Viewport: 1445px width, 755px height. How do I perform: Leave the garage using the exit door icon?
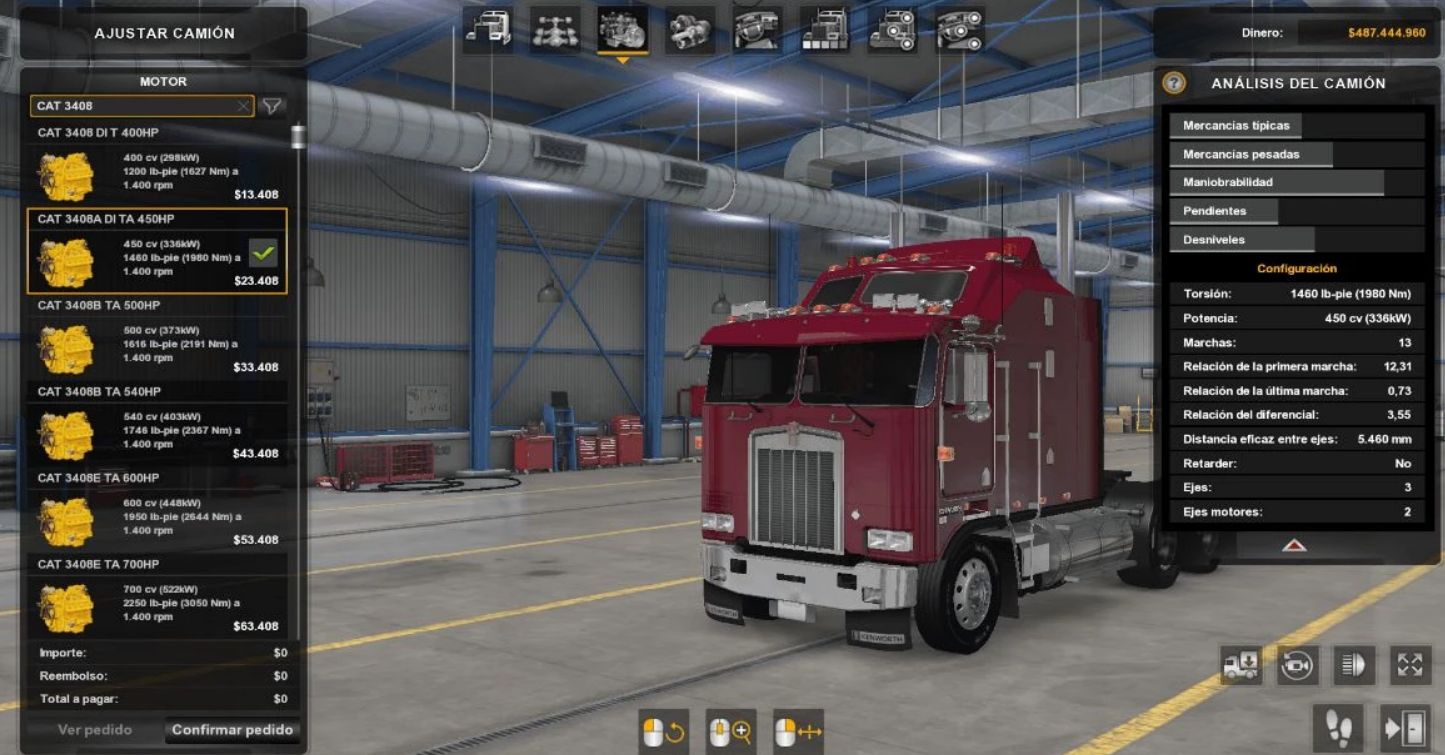coord(1405,729)
